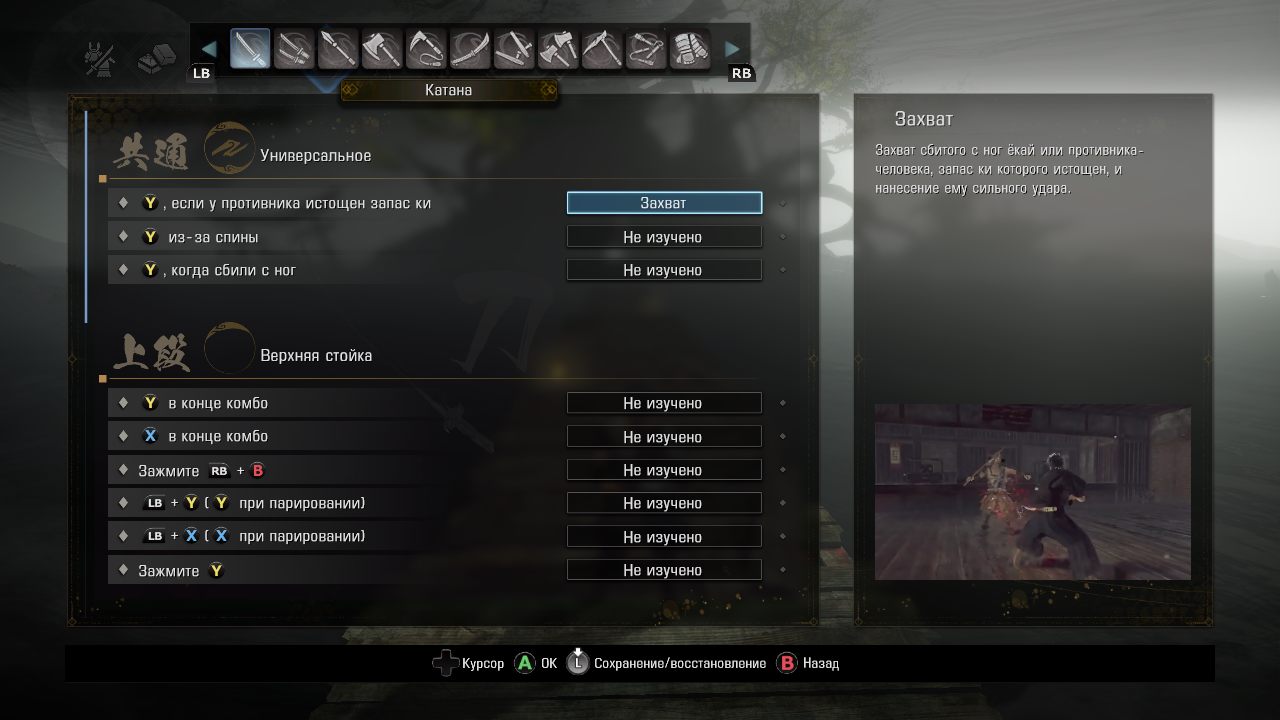Open the samurai figure category icon
The image size is (1280, 720).
[100, 58]
